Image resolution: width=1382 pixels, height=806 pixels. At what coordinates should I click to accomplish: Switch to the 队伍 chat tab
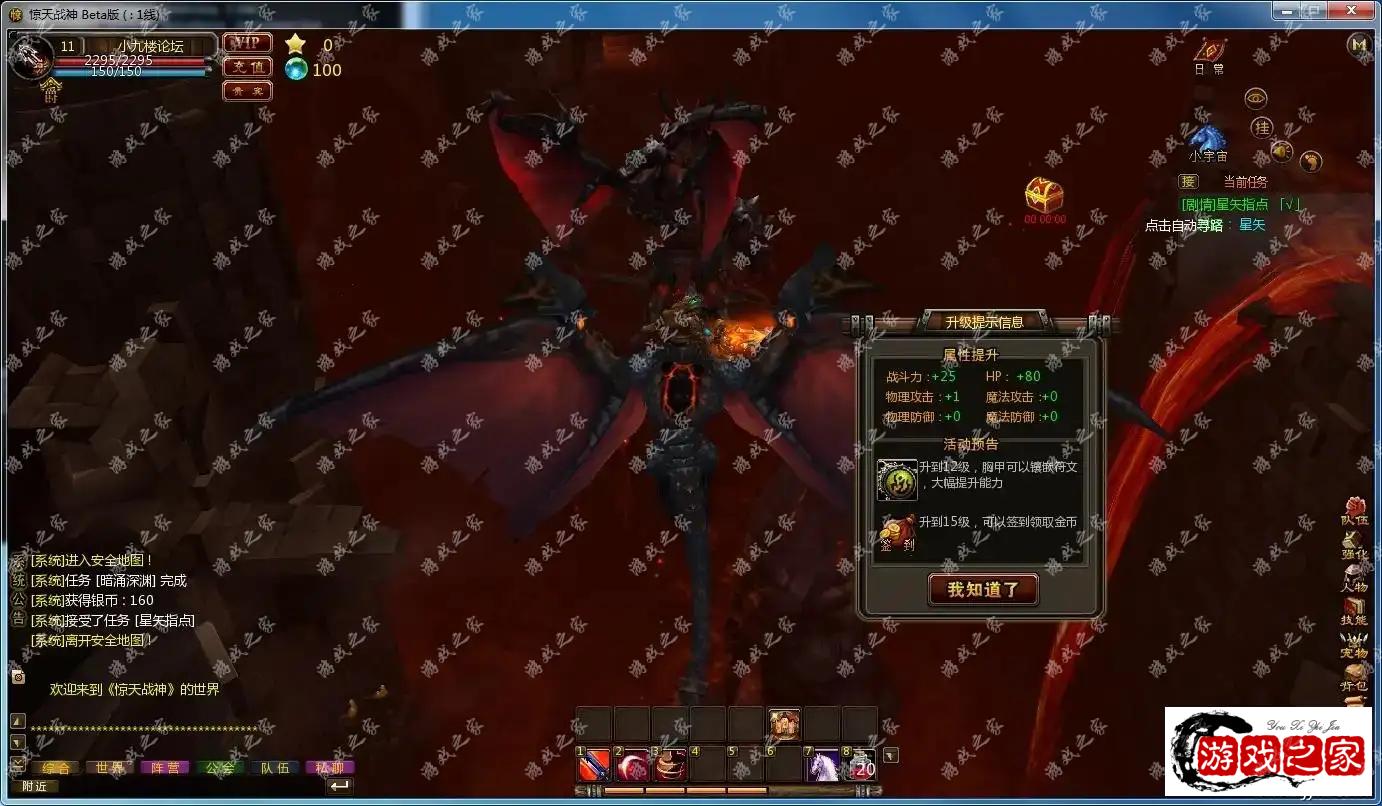274,768
